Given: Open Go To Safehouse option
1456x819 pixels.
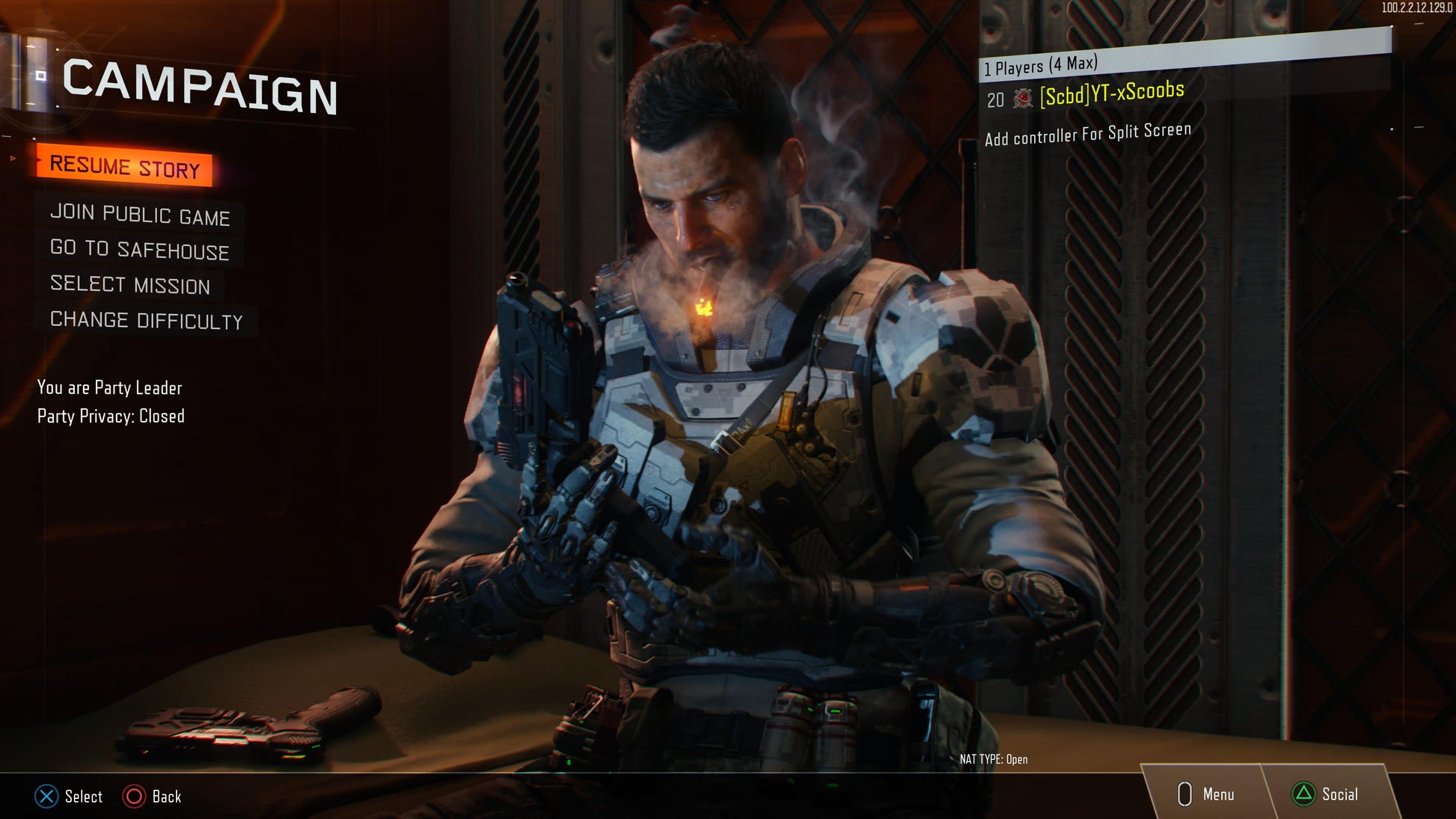Looking at the screenshot, I should (x=139, y=250).
